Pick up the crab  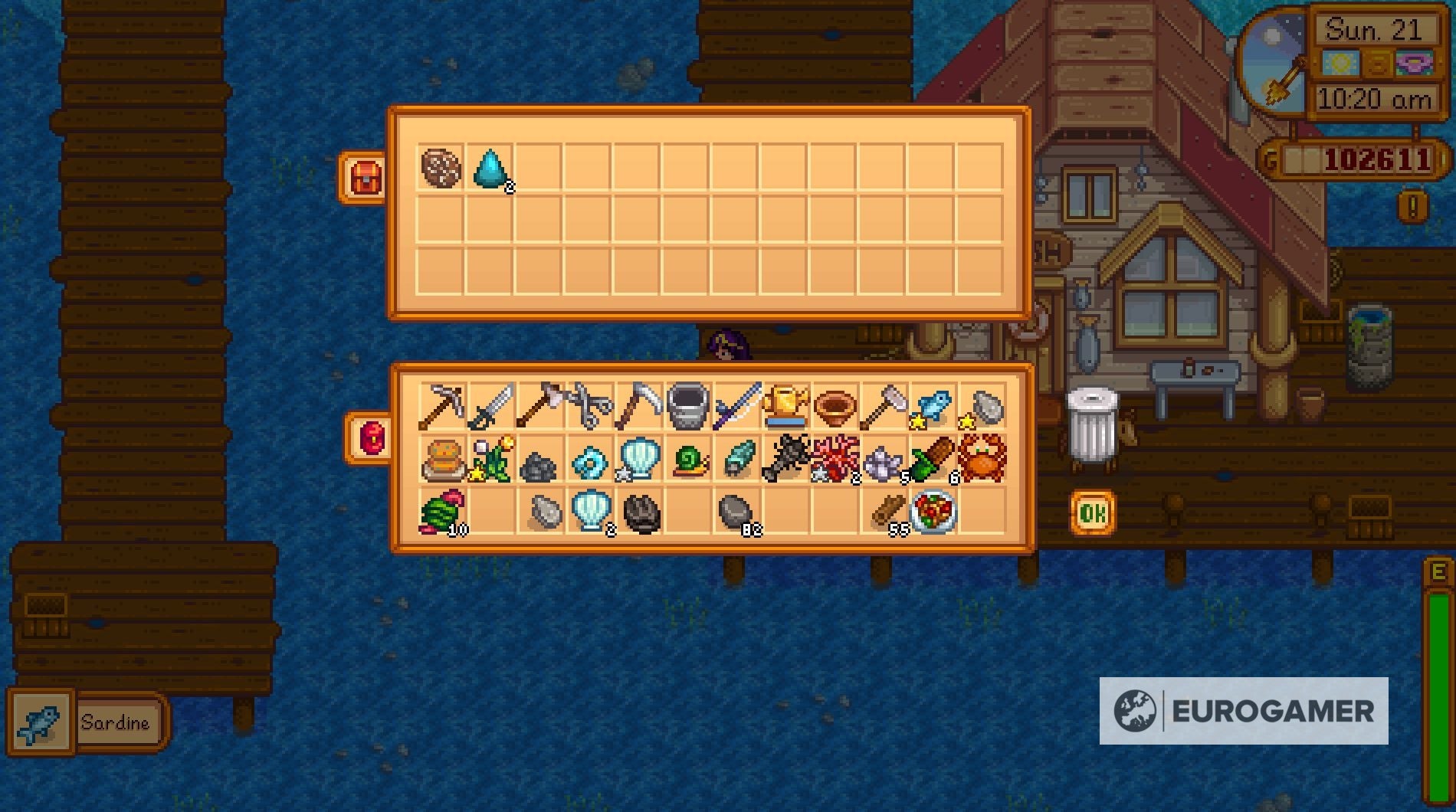(x=981, y=458)
